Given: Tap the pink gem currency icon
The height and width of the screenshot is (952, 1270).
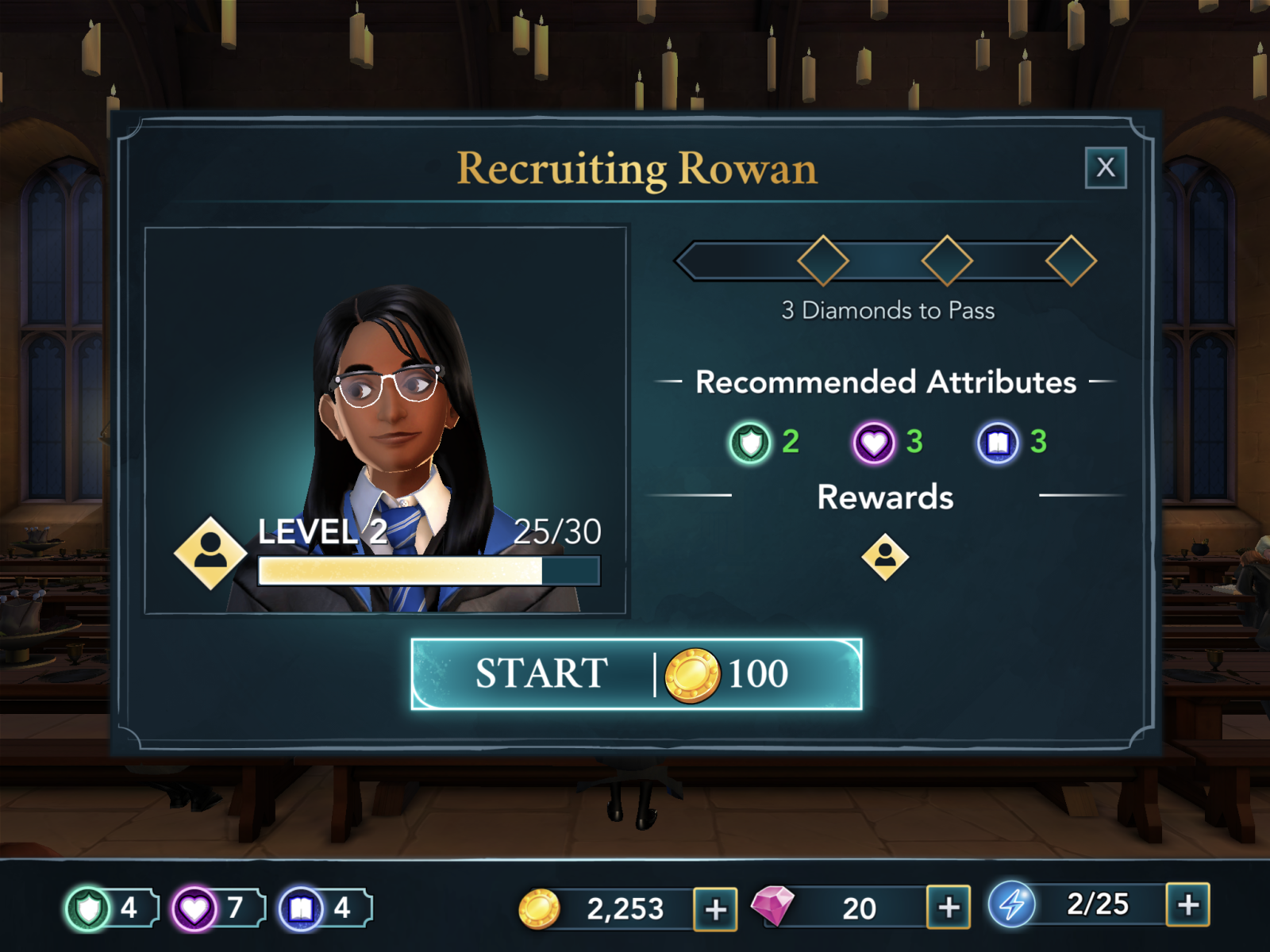Looking at the screenshot, I should click(x=772, y=906).
